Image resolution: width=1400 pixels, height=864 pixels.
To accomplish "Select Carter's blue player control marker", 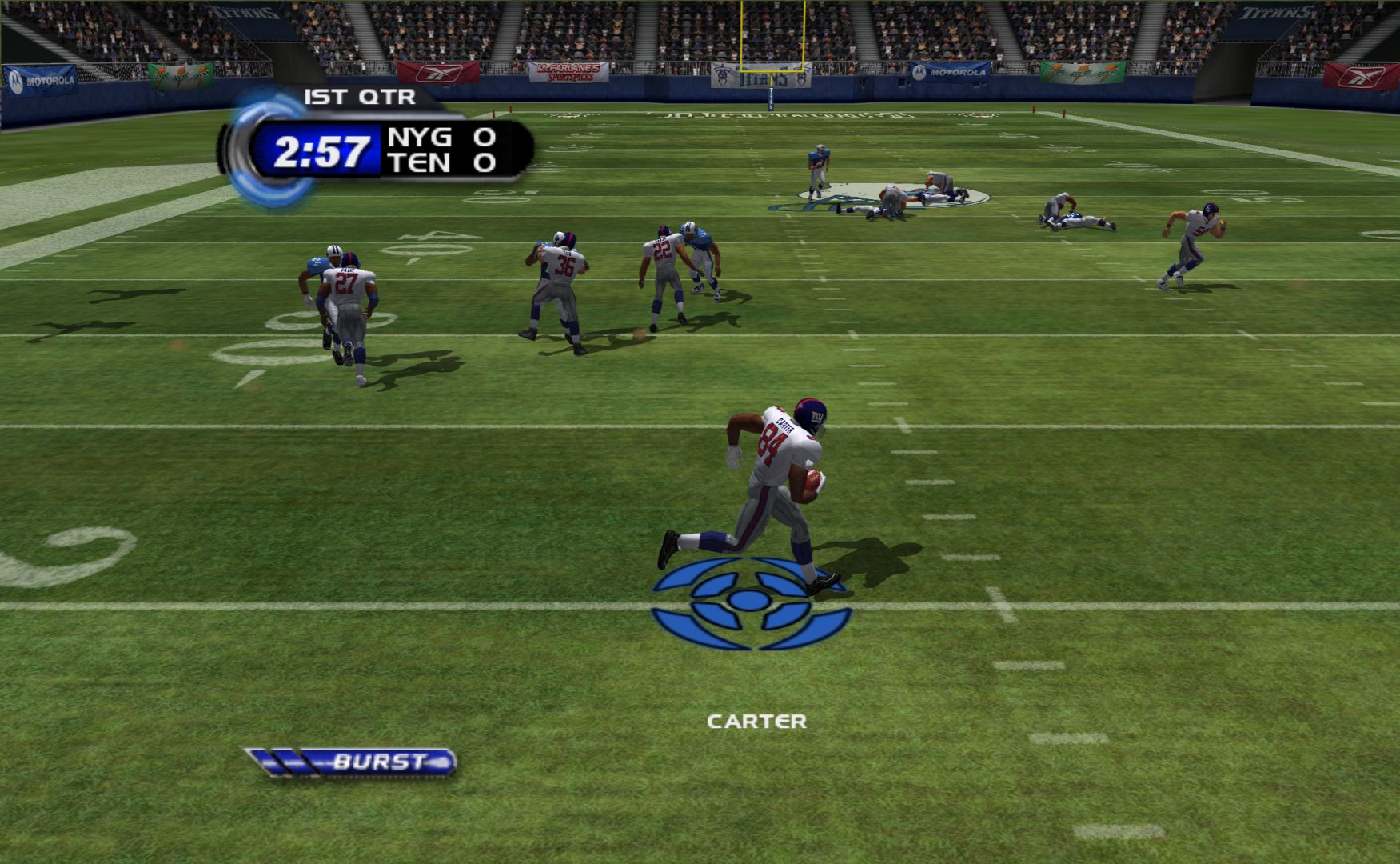I will pos(750,602).
